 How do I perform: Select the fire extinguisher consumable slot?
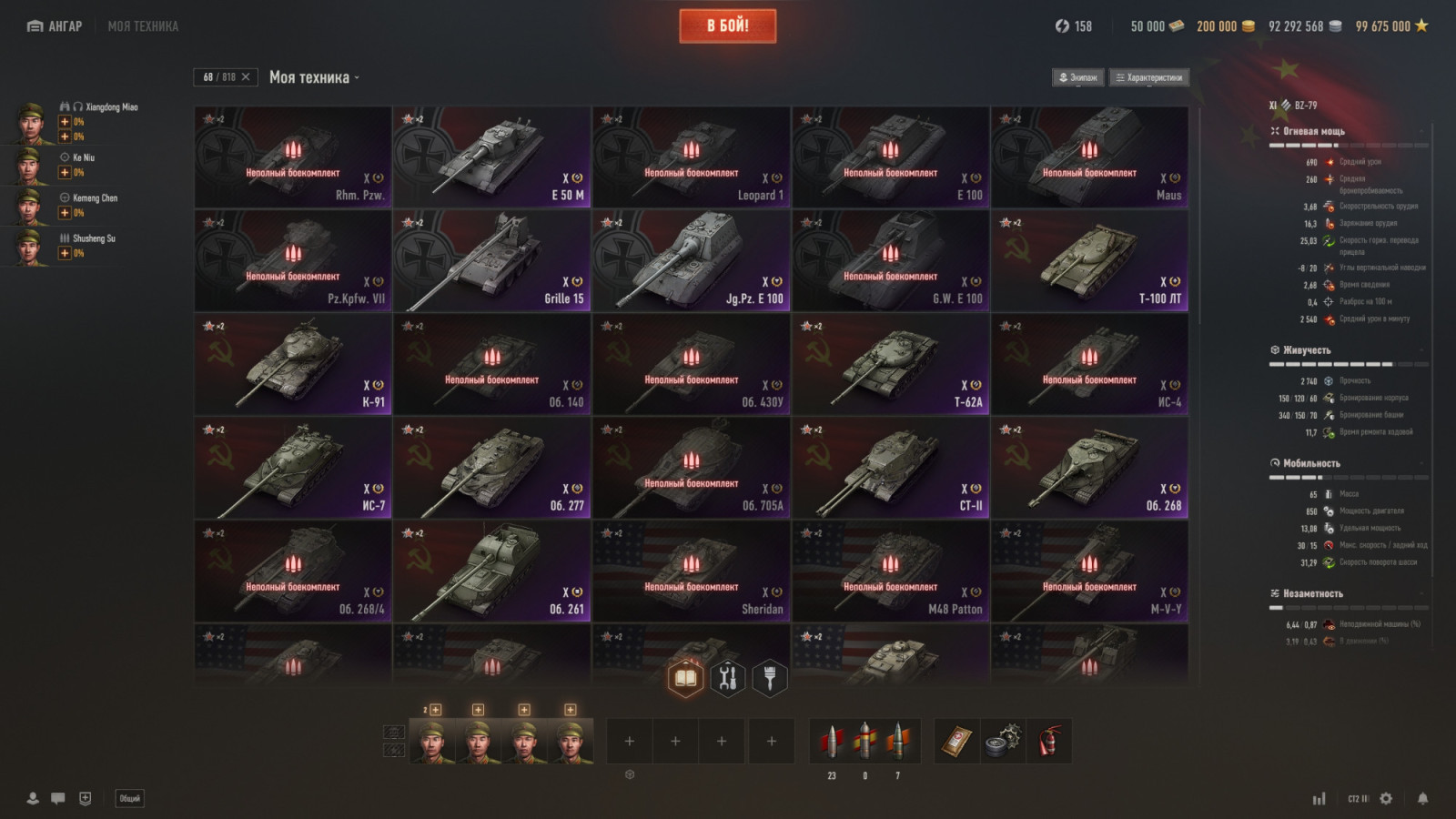pos(1048,741)
